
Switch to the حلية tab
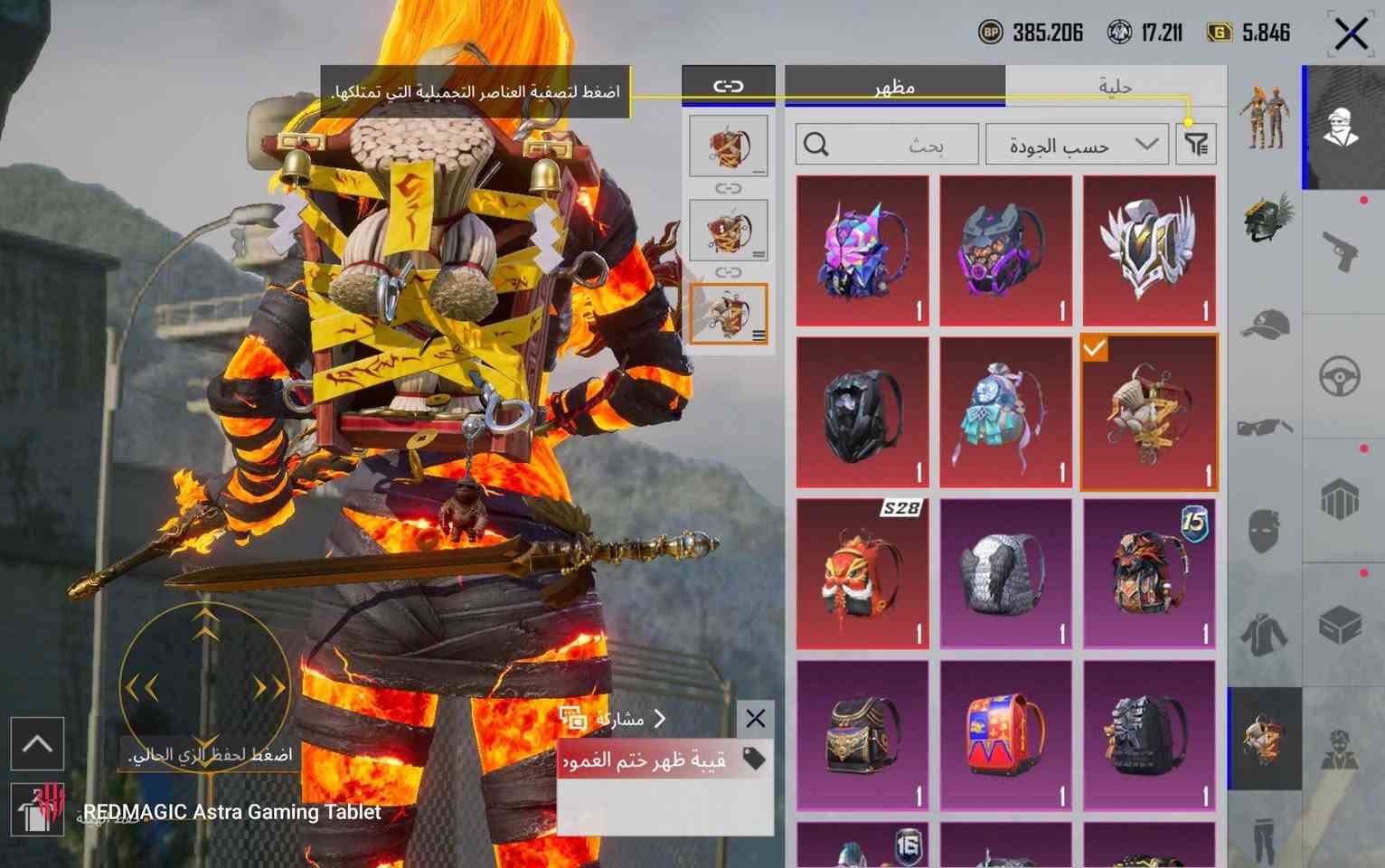tap(1116, 87)
